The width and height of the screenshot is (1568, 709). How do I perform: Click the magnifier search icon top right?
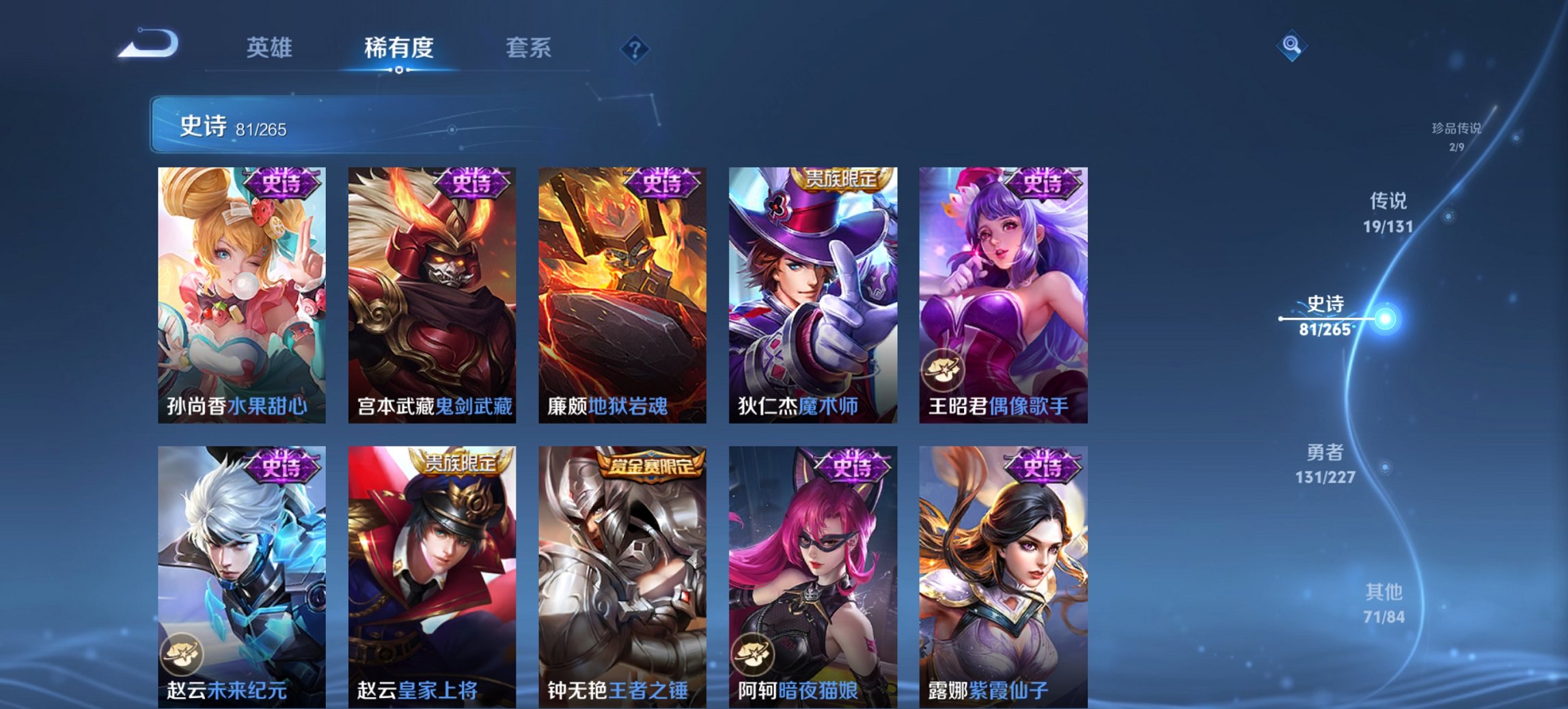pos(1290,48)
